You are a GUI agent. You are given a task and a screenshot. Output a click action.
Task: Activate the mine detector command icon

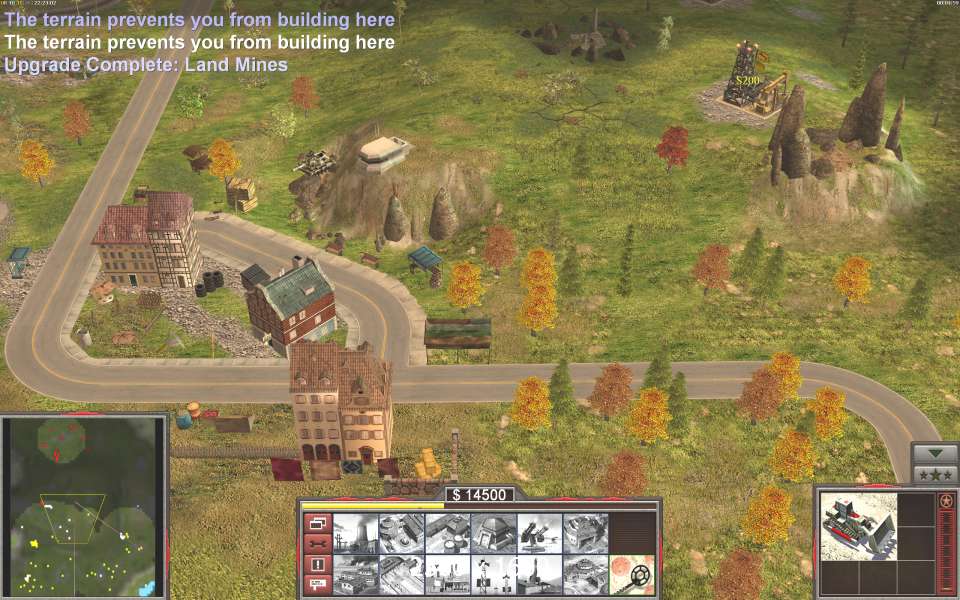pyautogui.click(x=631, y=574)
